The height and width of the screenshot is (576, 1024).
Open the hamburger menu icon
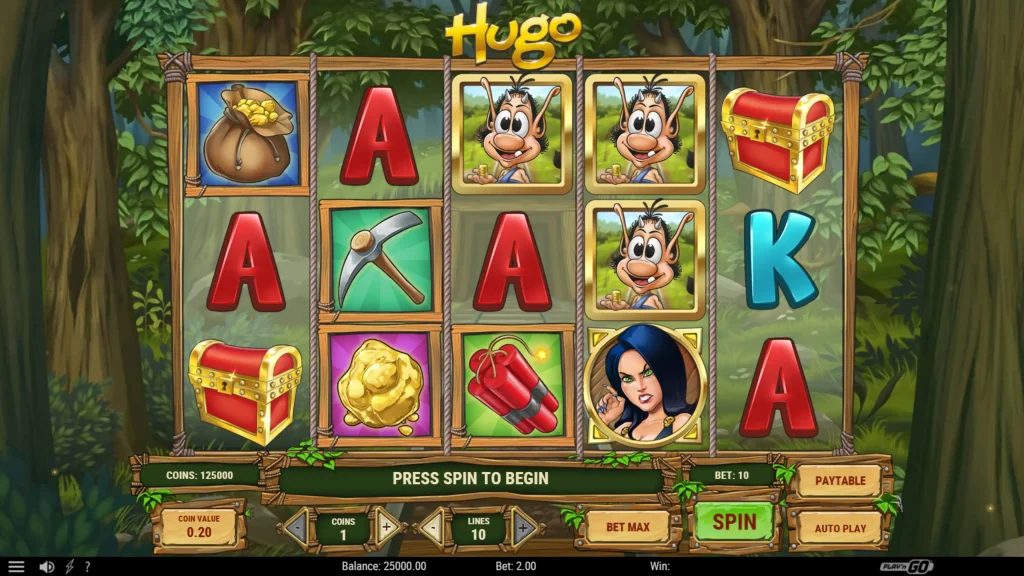click(16, 566)
